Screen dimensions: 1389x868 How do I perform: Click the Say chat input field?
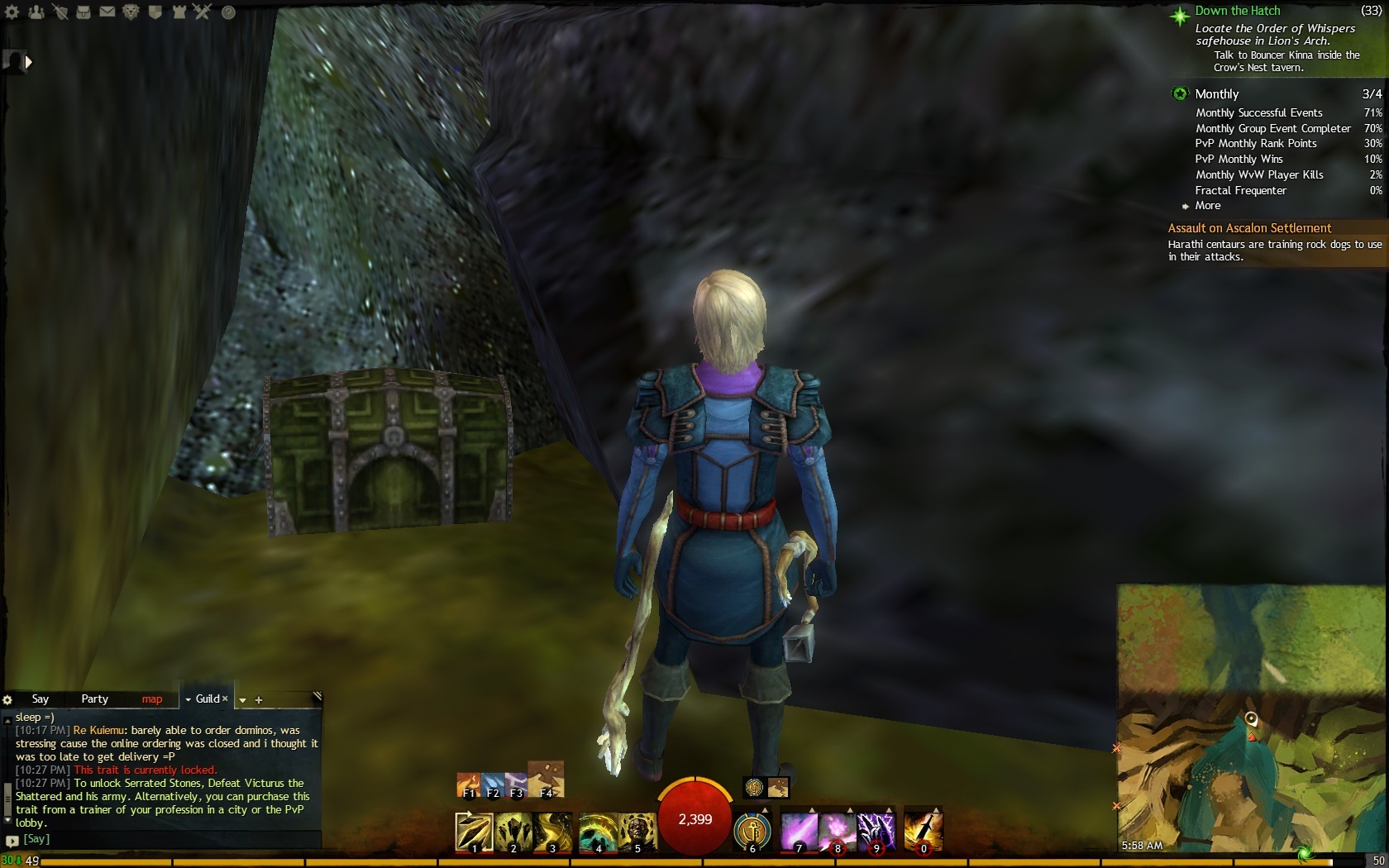pos(165,839)
